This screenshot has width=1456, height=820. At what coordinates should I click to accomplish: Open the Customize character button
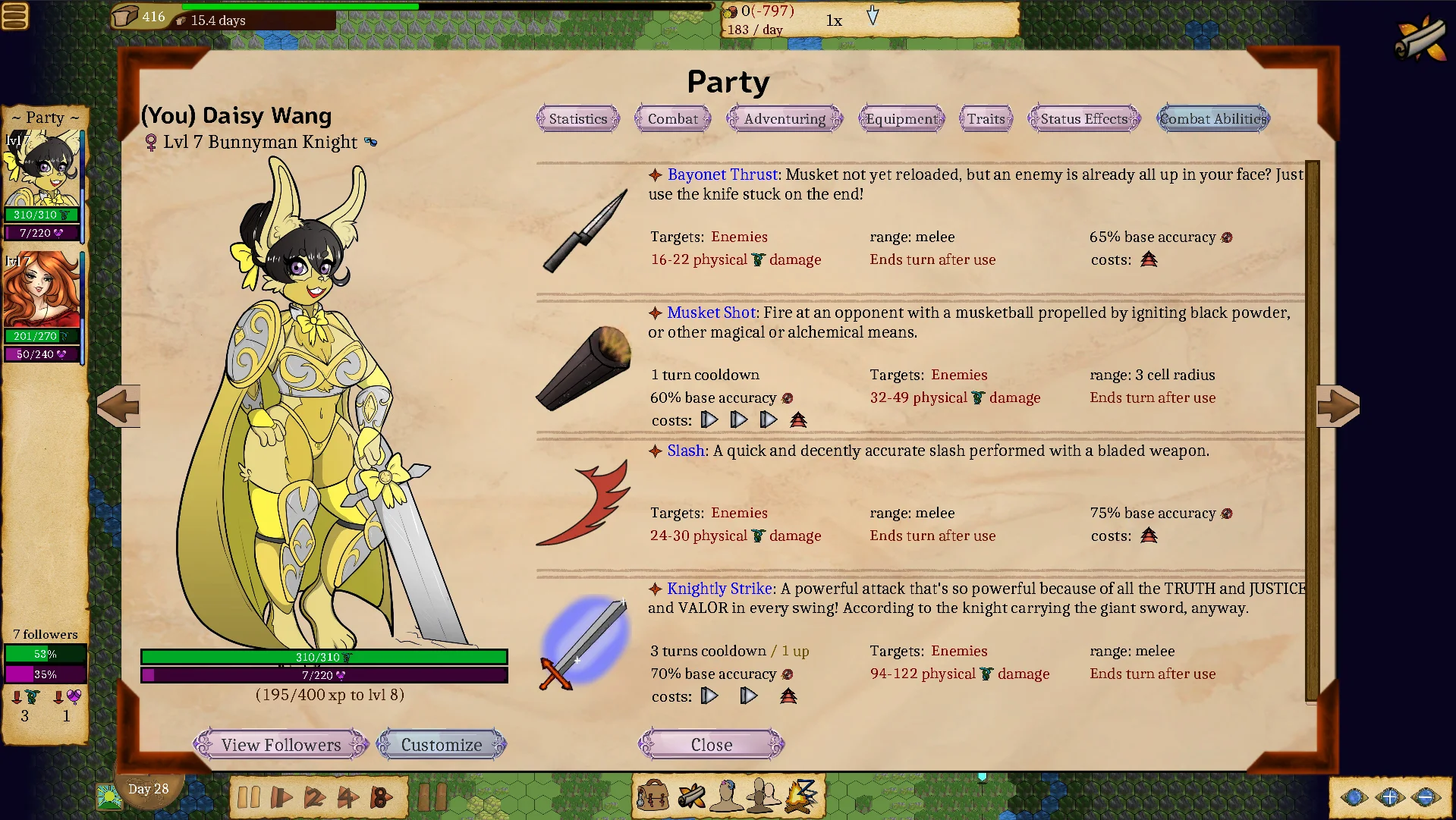coord(441,745)
